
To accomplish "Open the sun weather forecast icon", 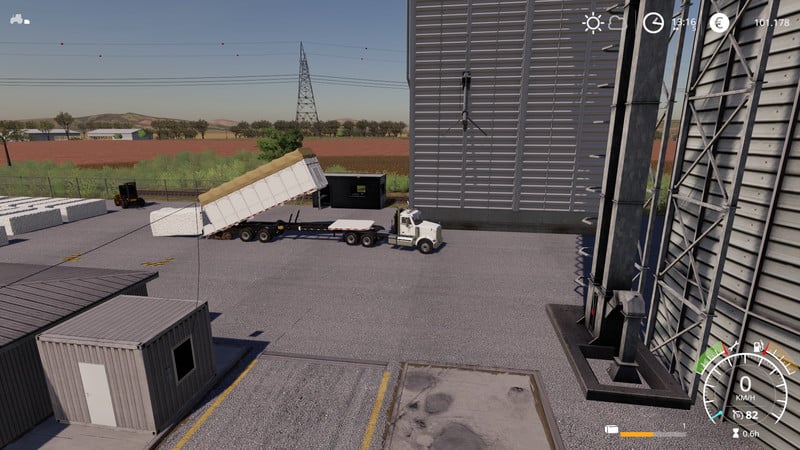I will click(593, 22).
